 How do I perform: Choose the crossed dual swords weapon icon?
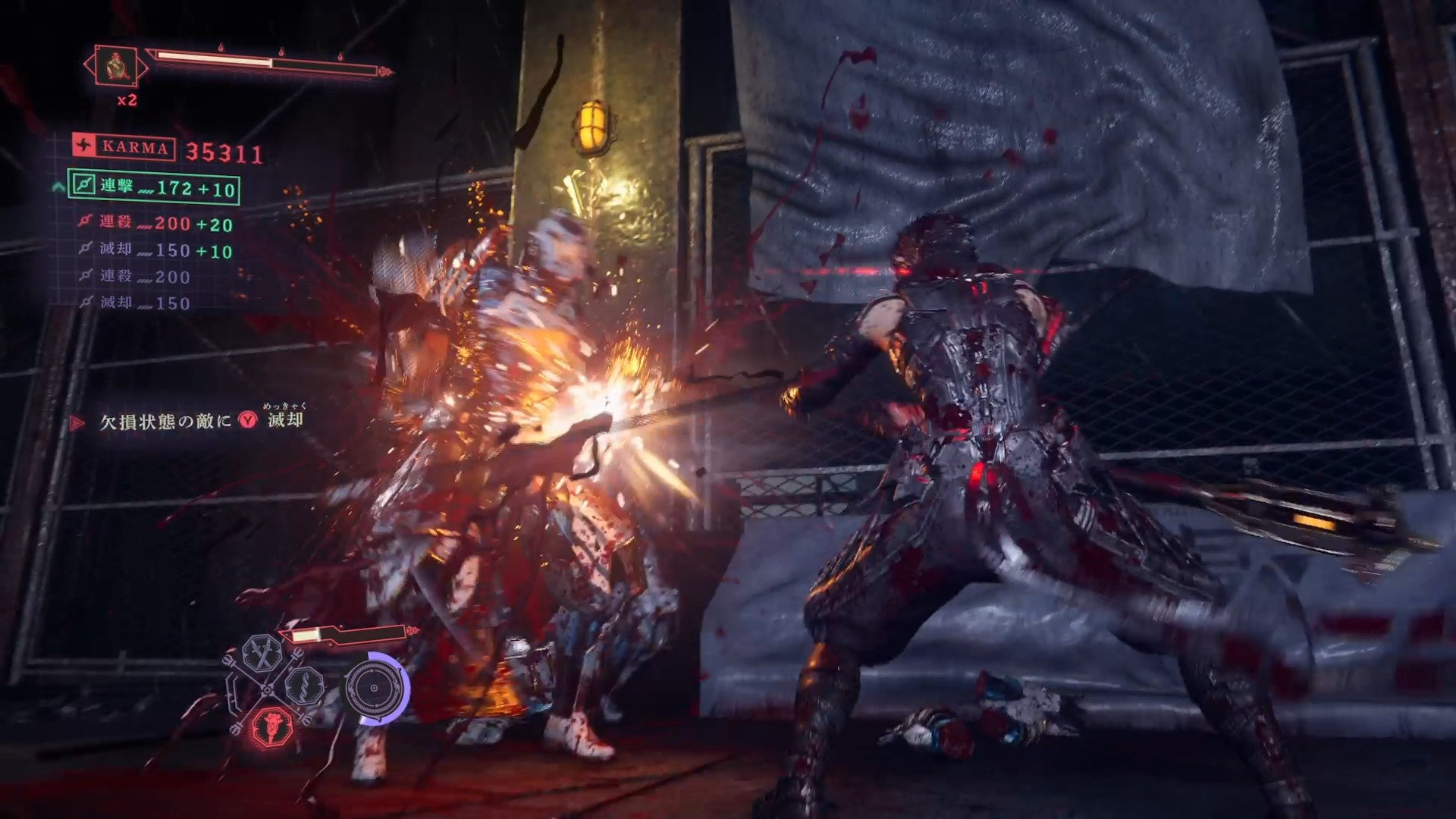coord(262,654)
